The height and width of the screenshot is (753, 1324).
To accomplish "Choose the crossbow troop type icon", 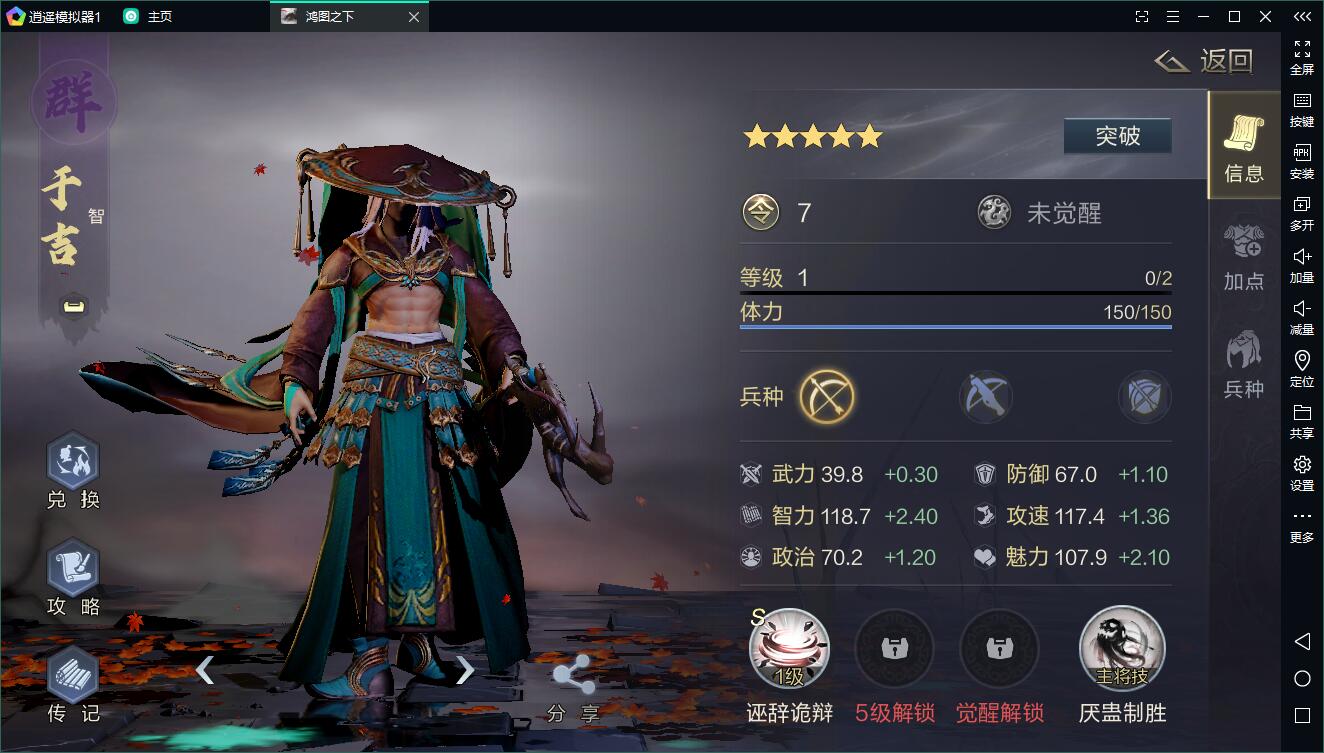I will [985, 397].
